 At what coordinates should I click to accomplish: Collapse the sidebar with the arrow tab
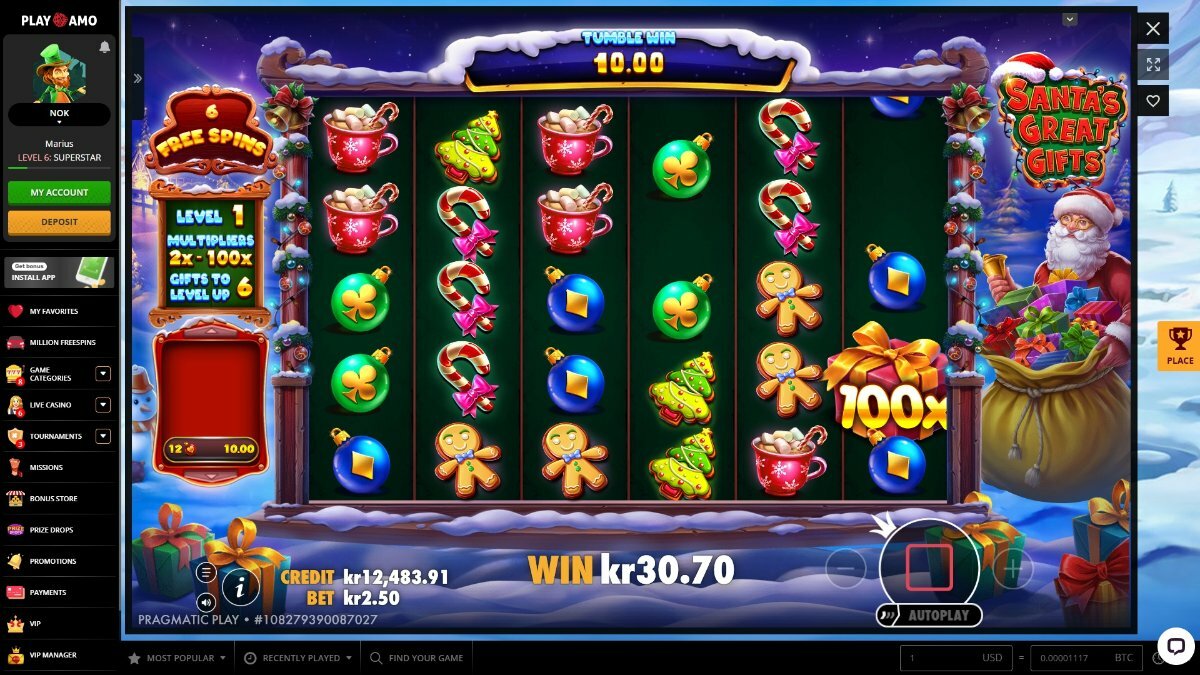point(137,78)
